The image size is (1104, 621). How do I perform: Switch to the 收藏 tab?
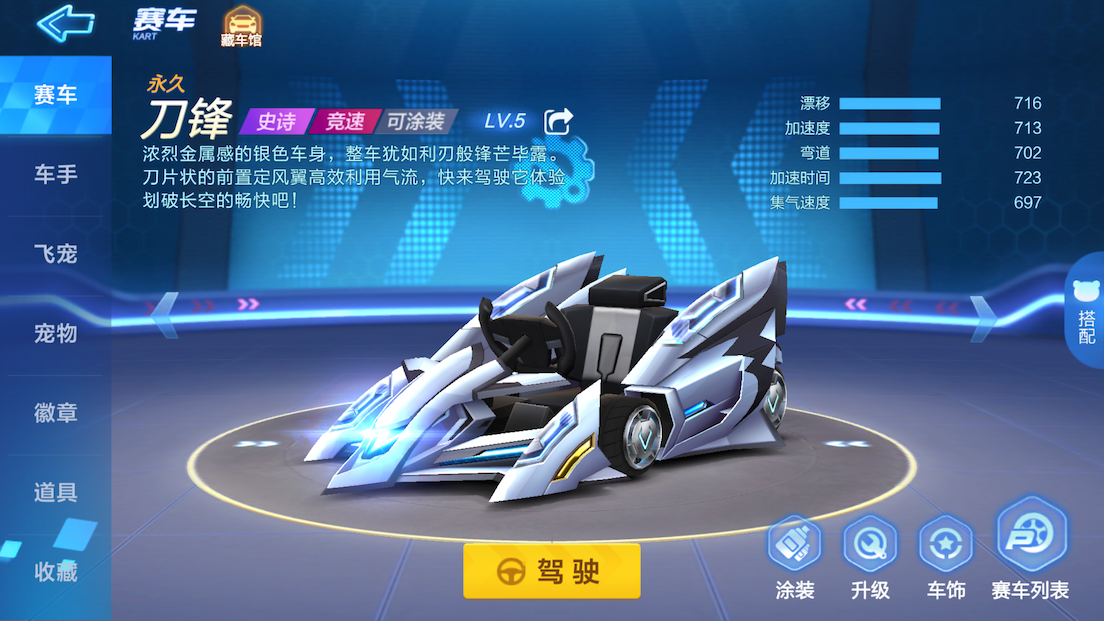coord(55,572)
